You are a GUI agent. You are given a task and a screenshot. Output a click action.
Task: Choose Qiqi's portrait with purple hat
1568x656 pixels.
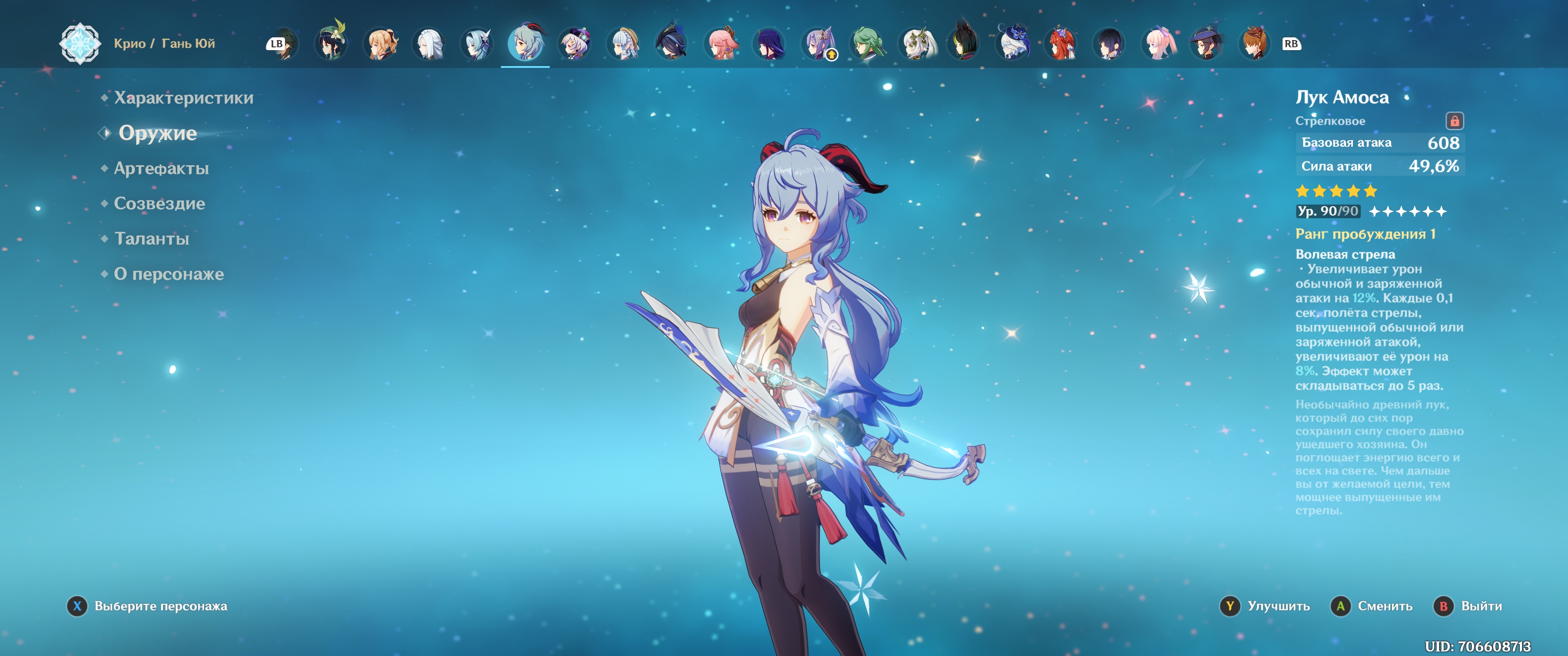(574, 43)
